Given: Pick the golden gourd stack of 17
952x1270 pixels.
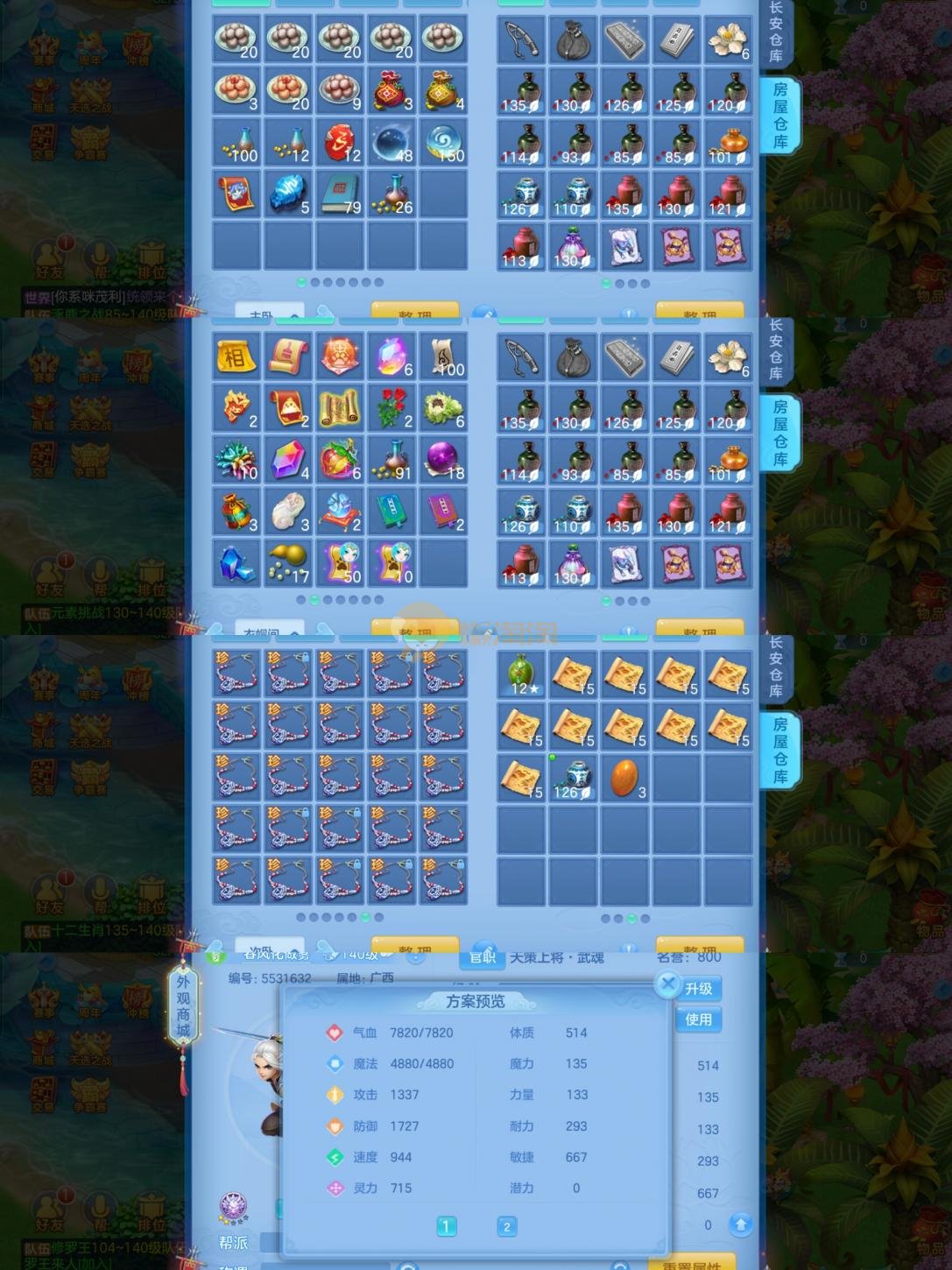Looking at the screenshot, I should [x=287, y=563].
